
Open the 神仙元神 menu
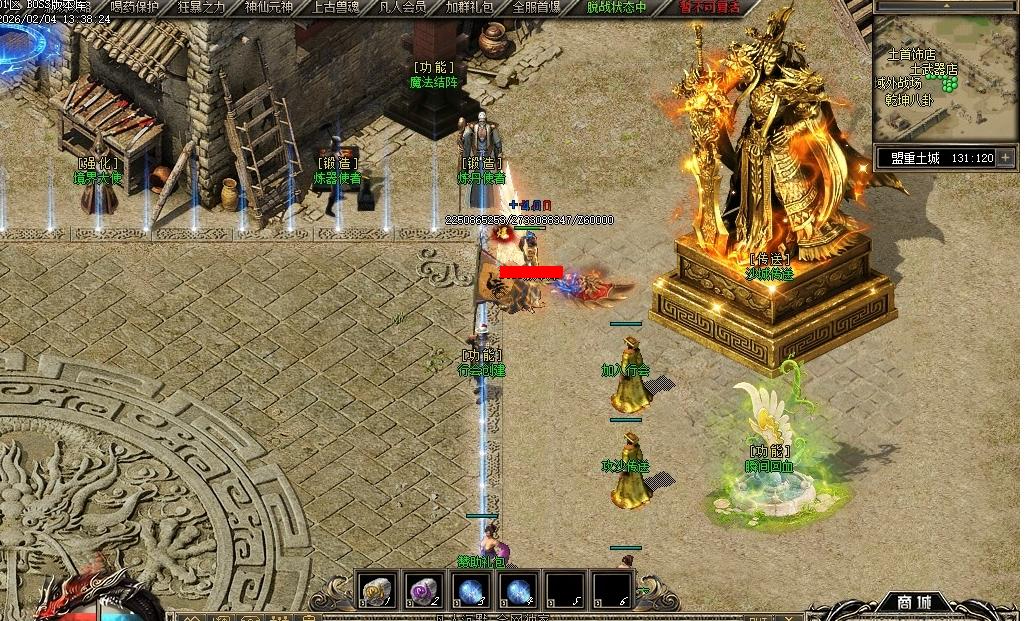269,7
